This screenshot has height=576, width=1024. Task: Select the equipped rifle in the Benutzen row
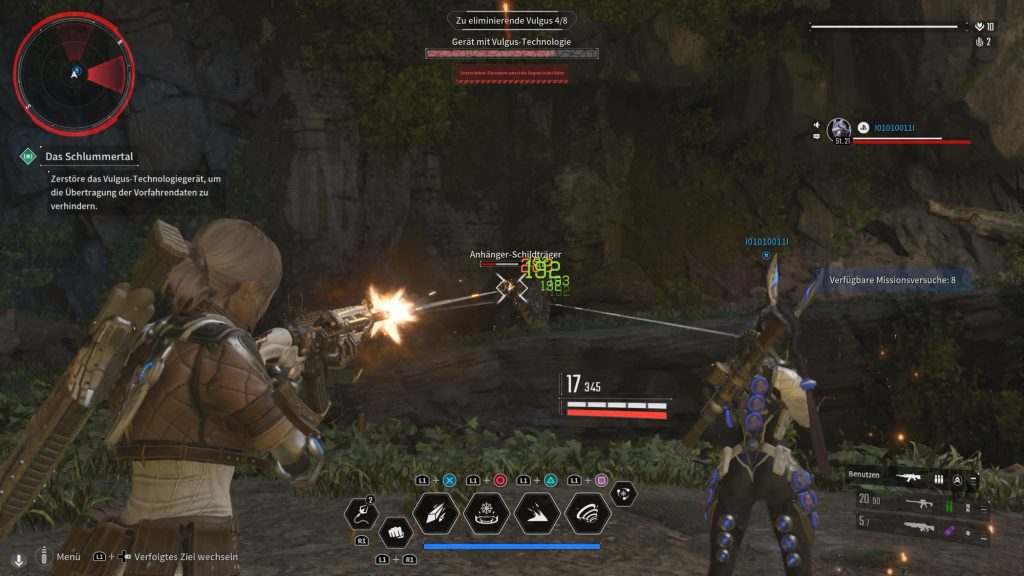909,479
